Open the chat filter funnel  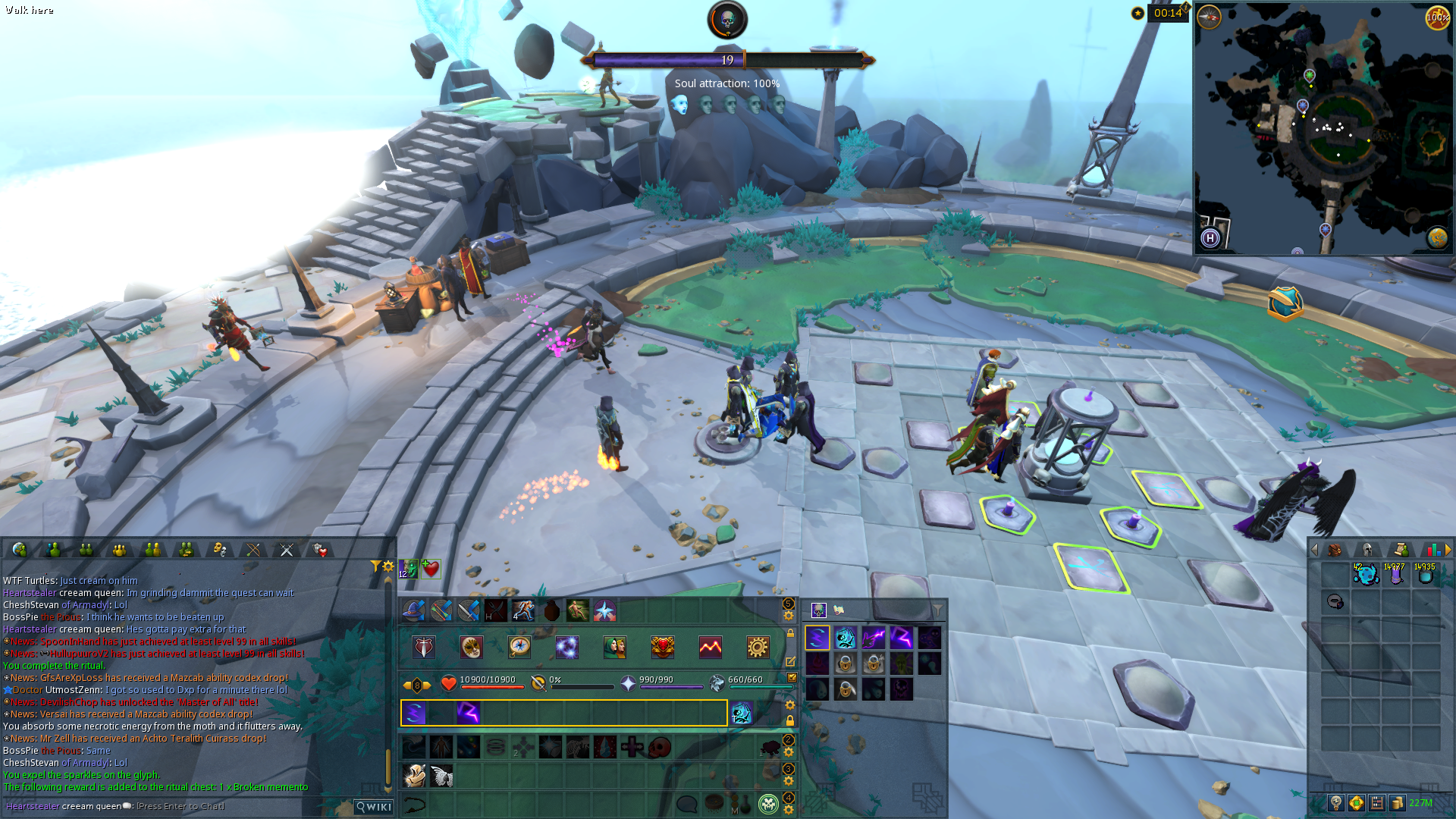375,566
